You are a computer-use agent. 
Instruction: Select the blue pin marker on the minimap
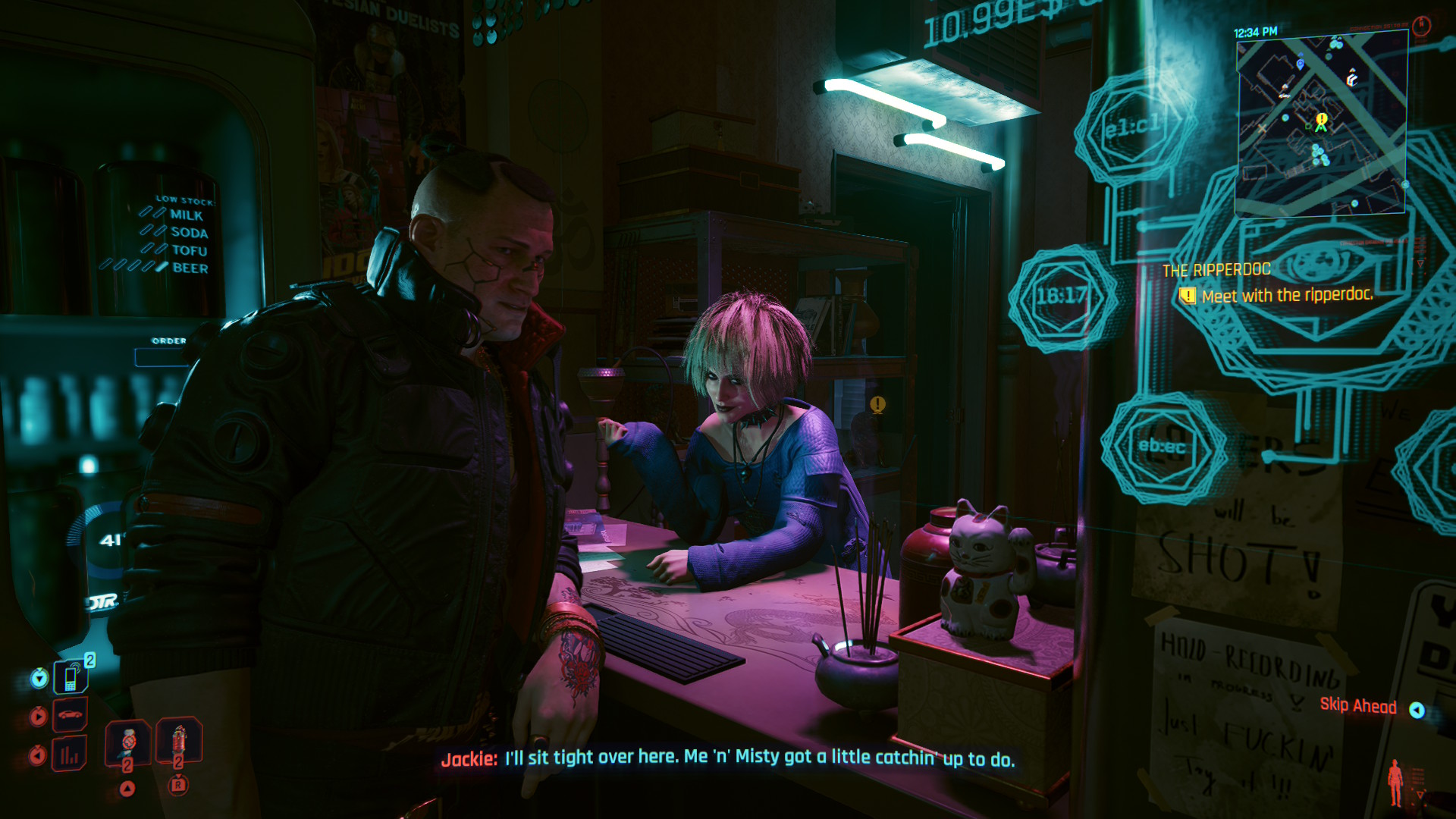click(x=1301, y=63)
